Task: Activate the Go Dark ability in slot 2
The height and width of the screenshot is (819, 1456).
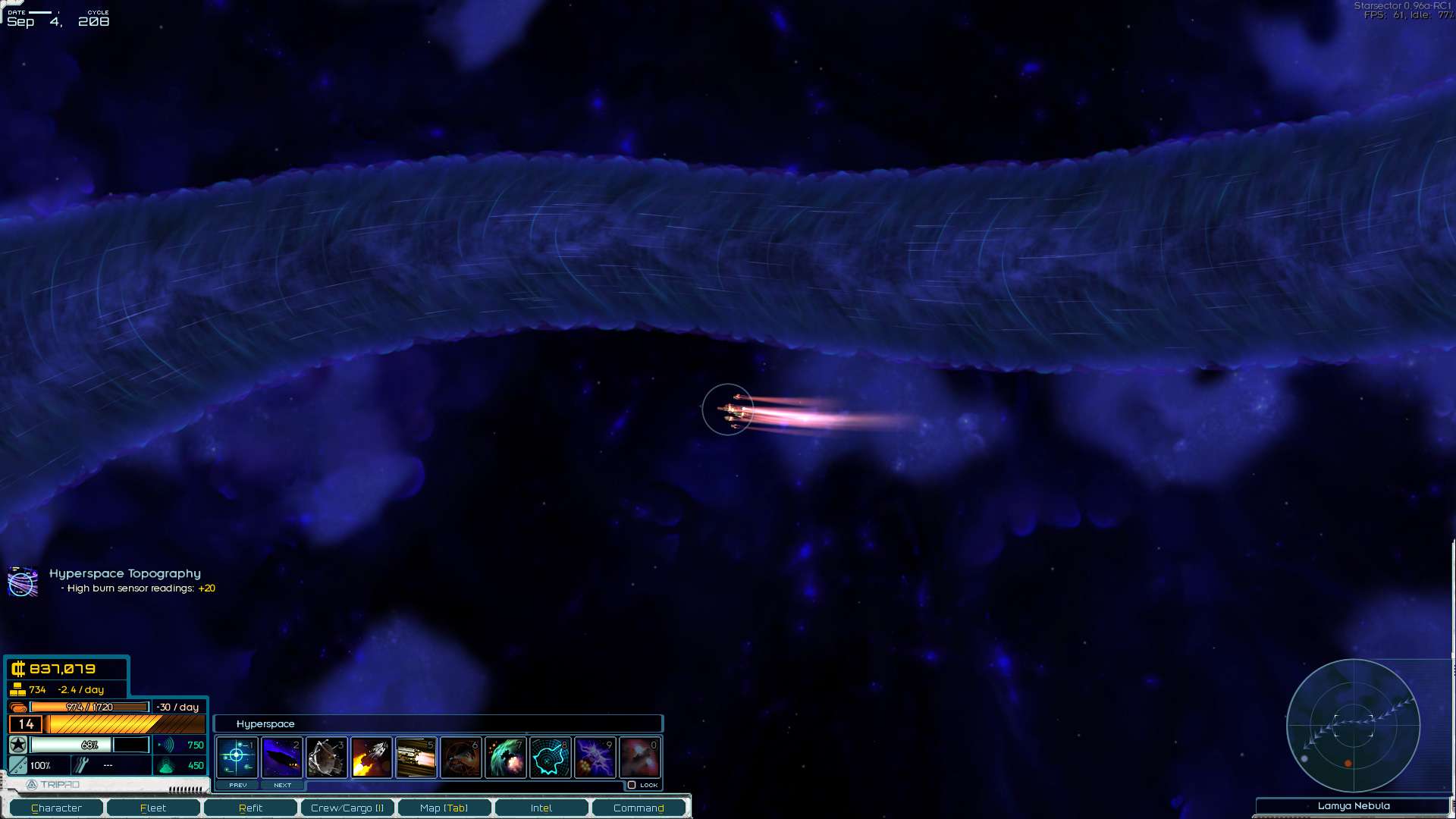Action: (282, 757)
